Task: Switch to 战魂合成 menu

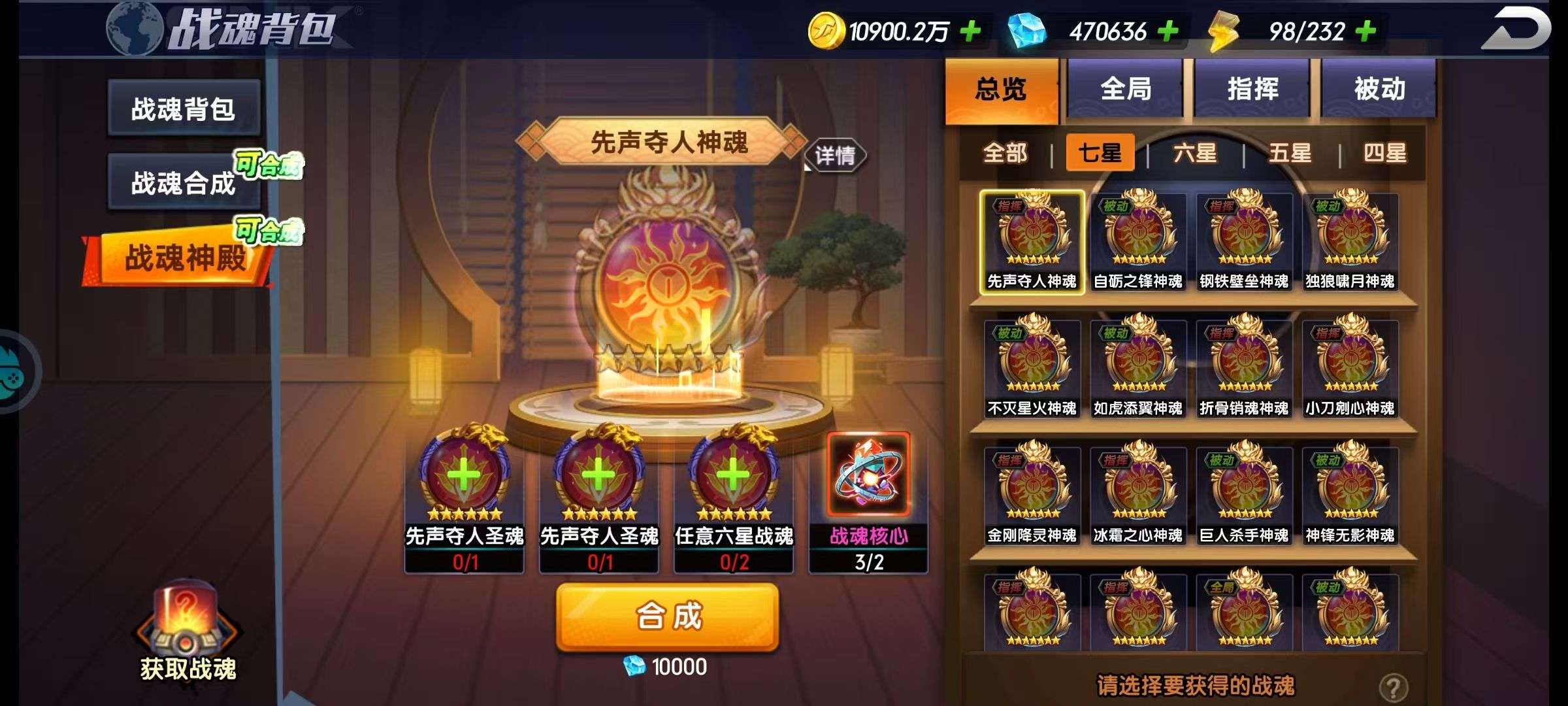Action: coord(184,183)
